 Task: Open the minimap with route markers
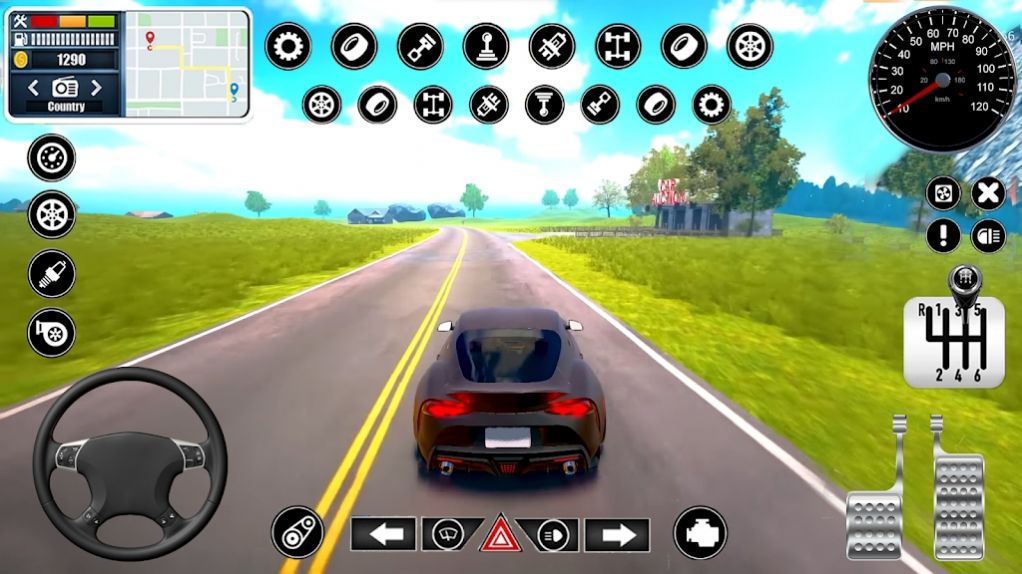187,64
